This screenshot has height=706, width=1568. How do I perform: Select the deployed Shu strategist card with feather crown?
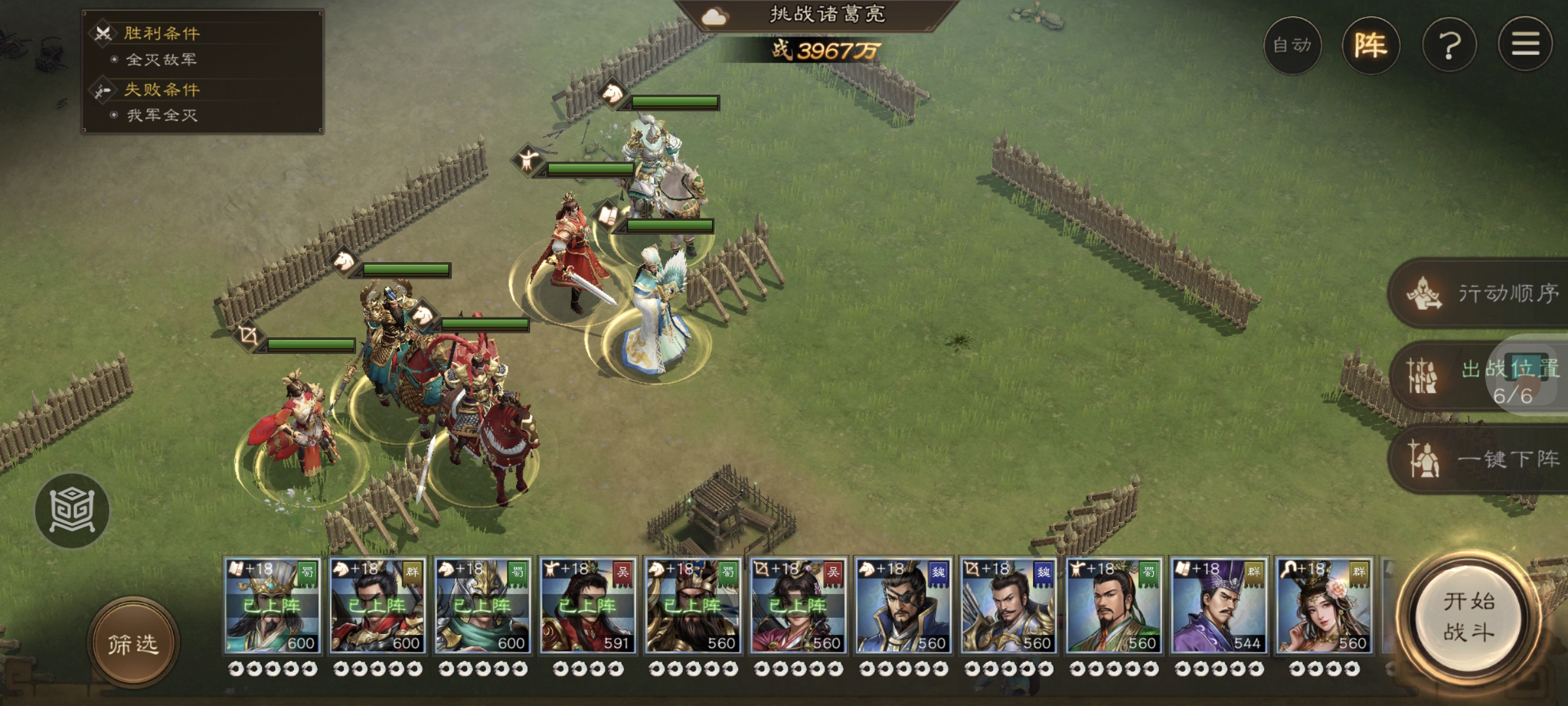[272, 605]
